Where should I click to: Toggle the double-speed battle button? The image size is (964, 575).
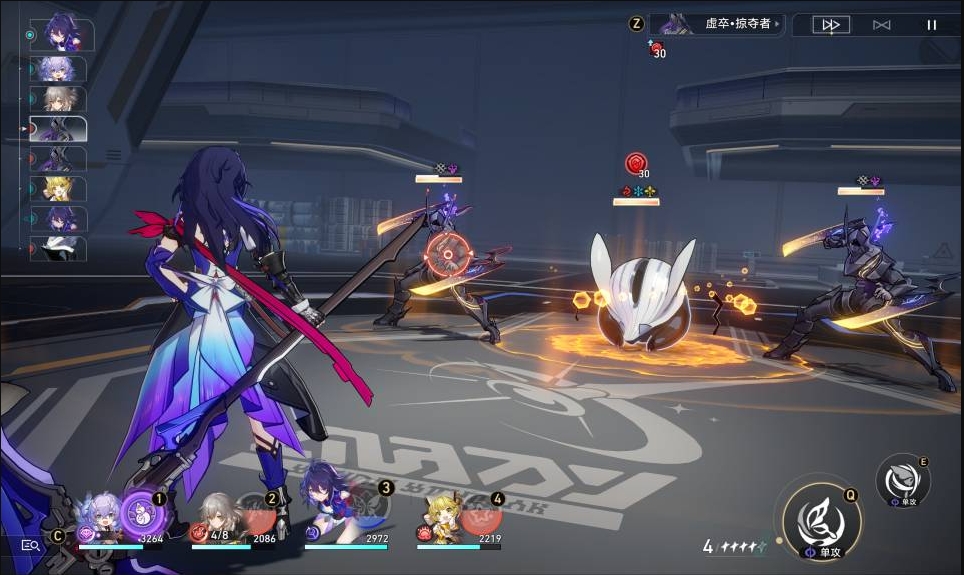(x=831, y=25)
